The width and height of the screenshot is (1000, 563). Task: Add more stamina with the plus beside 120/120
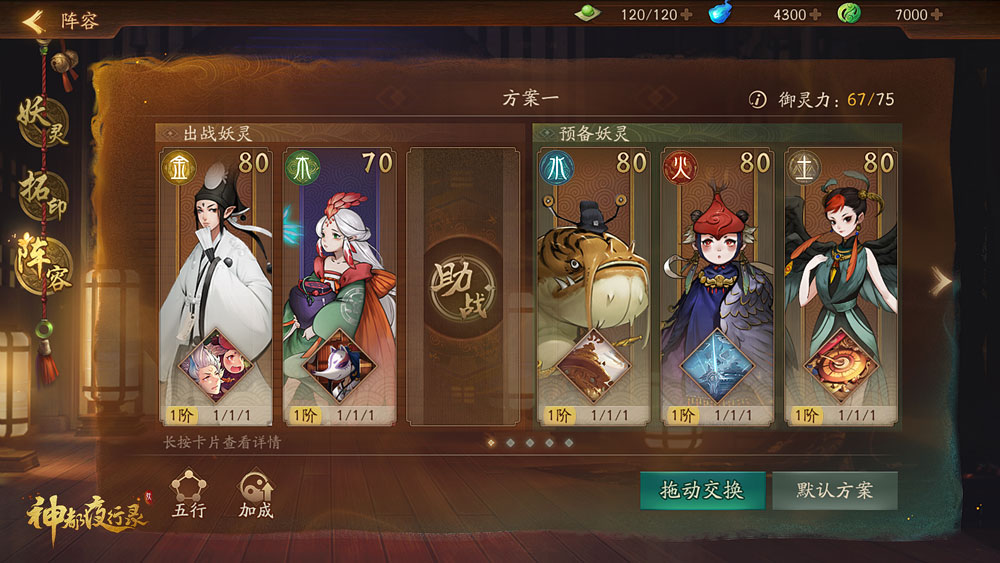pyautogui.click(x=686, y=14)
